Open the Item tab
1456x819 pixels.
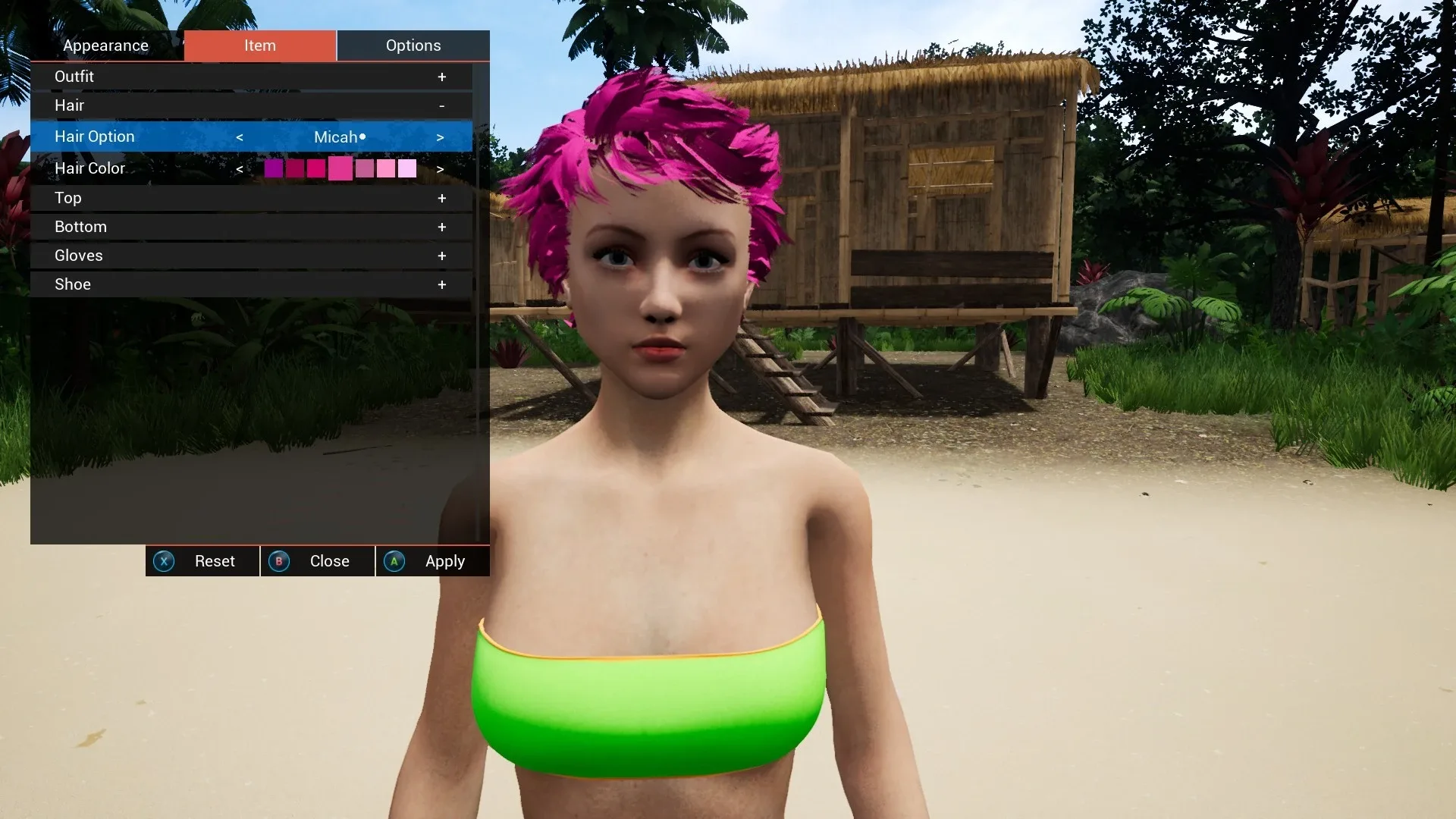261,45
